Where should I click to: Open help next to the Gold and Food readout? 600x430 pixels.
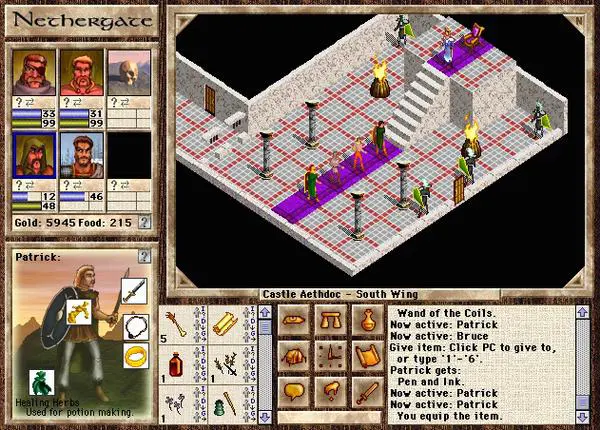145,221
